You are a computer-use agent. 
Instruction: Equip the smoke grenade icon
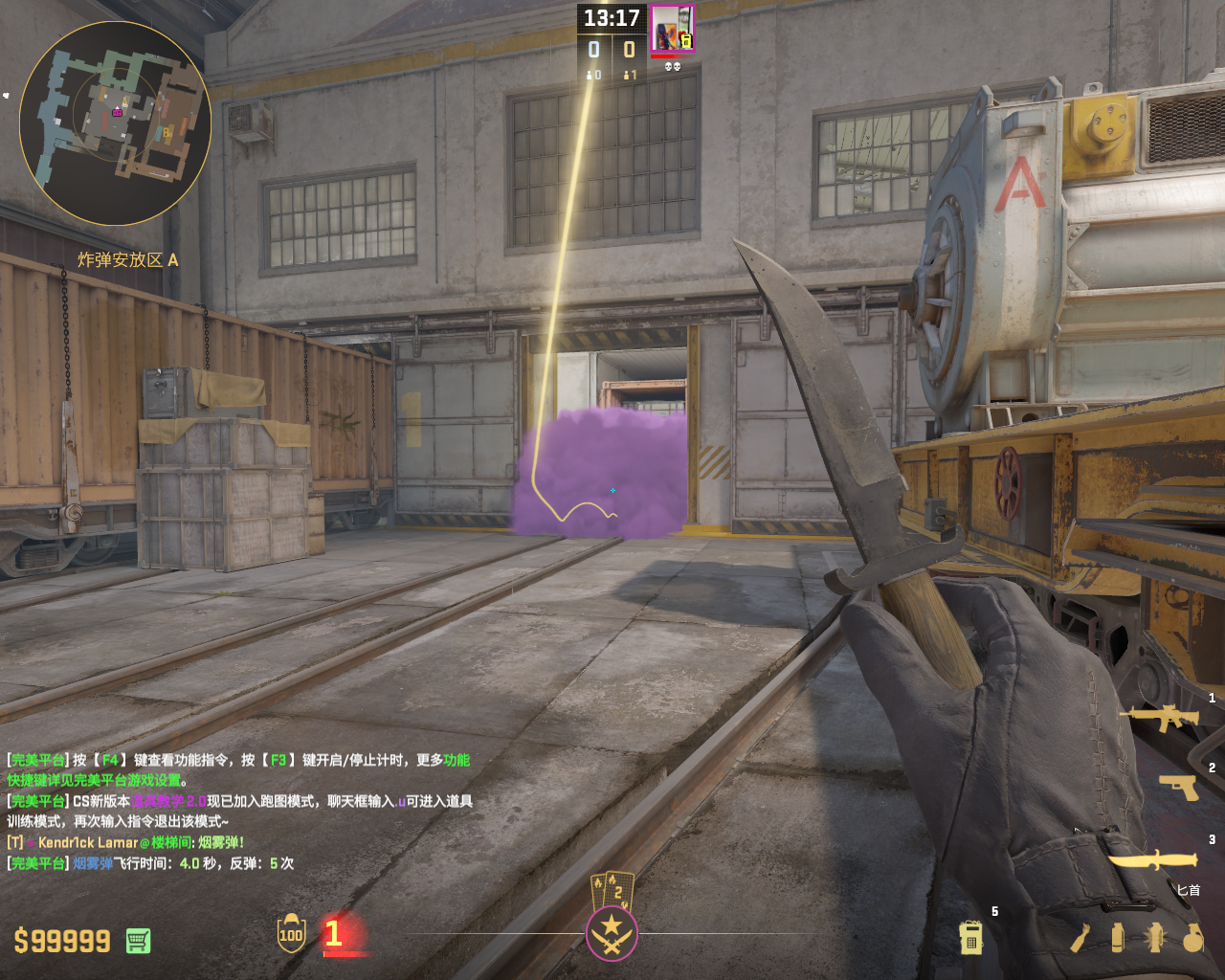1117,938
